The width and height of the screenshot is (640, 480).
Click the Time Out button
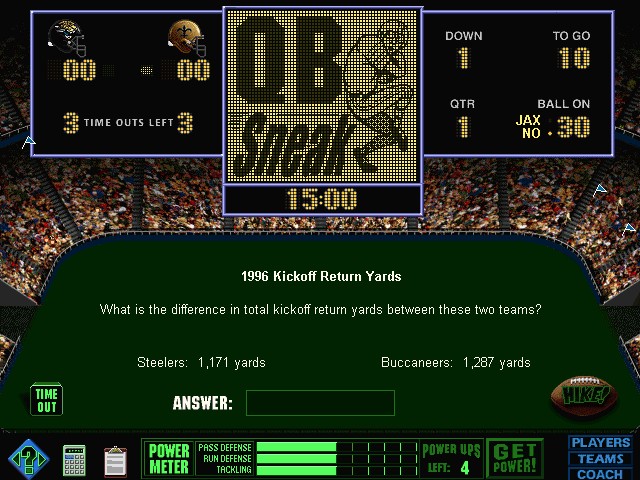(47, 400)
